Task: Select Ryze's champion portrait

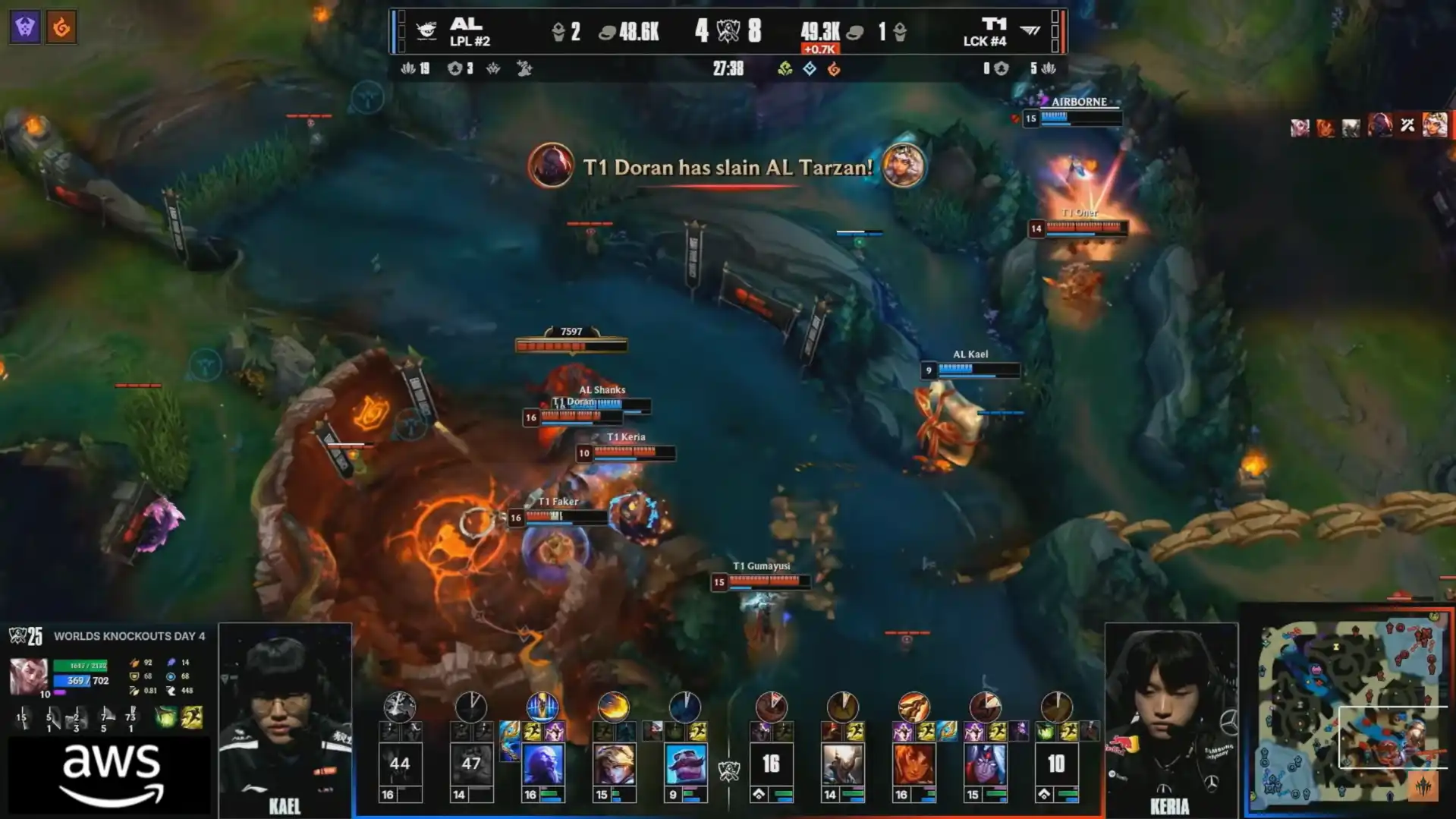Action: [542, 764]
